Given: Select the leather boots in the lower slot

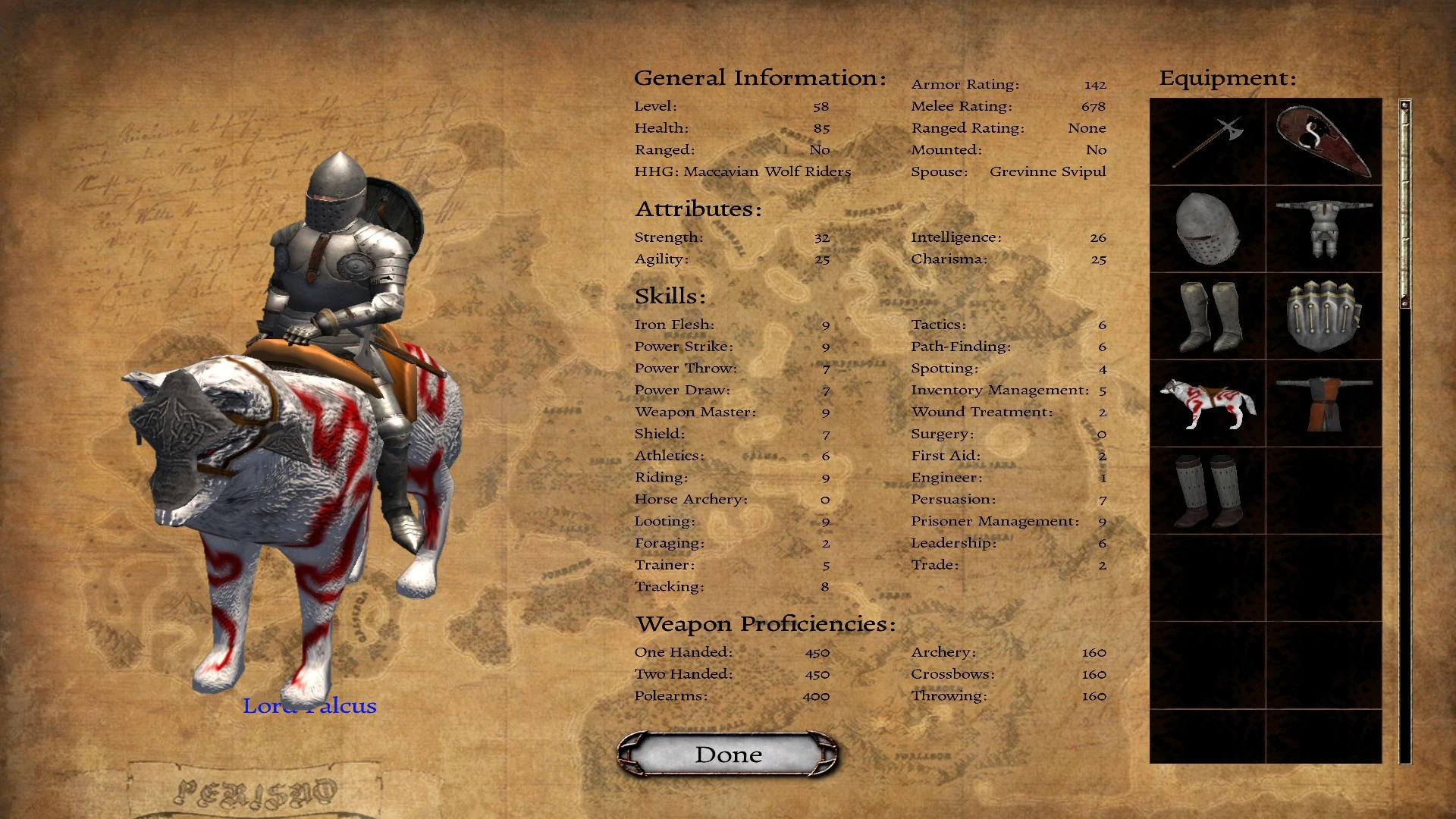Looking at the screenshot, I should [x=1207, y=490].
